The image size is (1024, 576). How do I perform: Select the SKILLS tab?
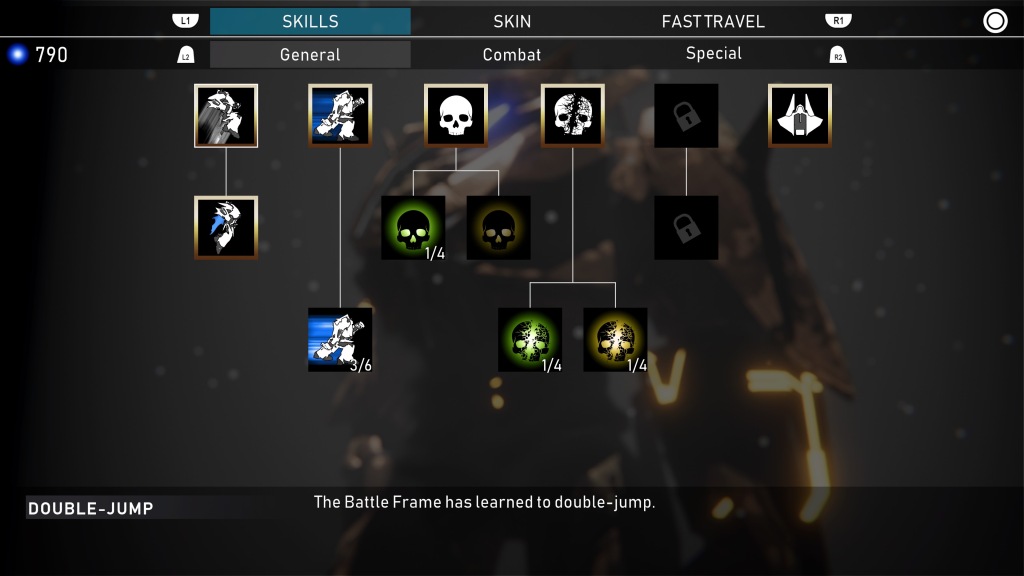pos(310,21)
